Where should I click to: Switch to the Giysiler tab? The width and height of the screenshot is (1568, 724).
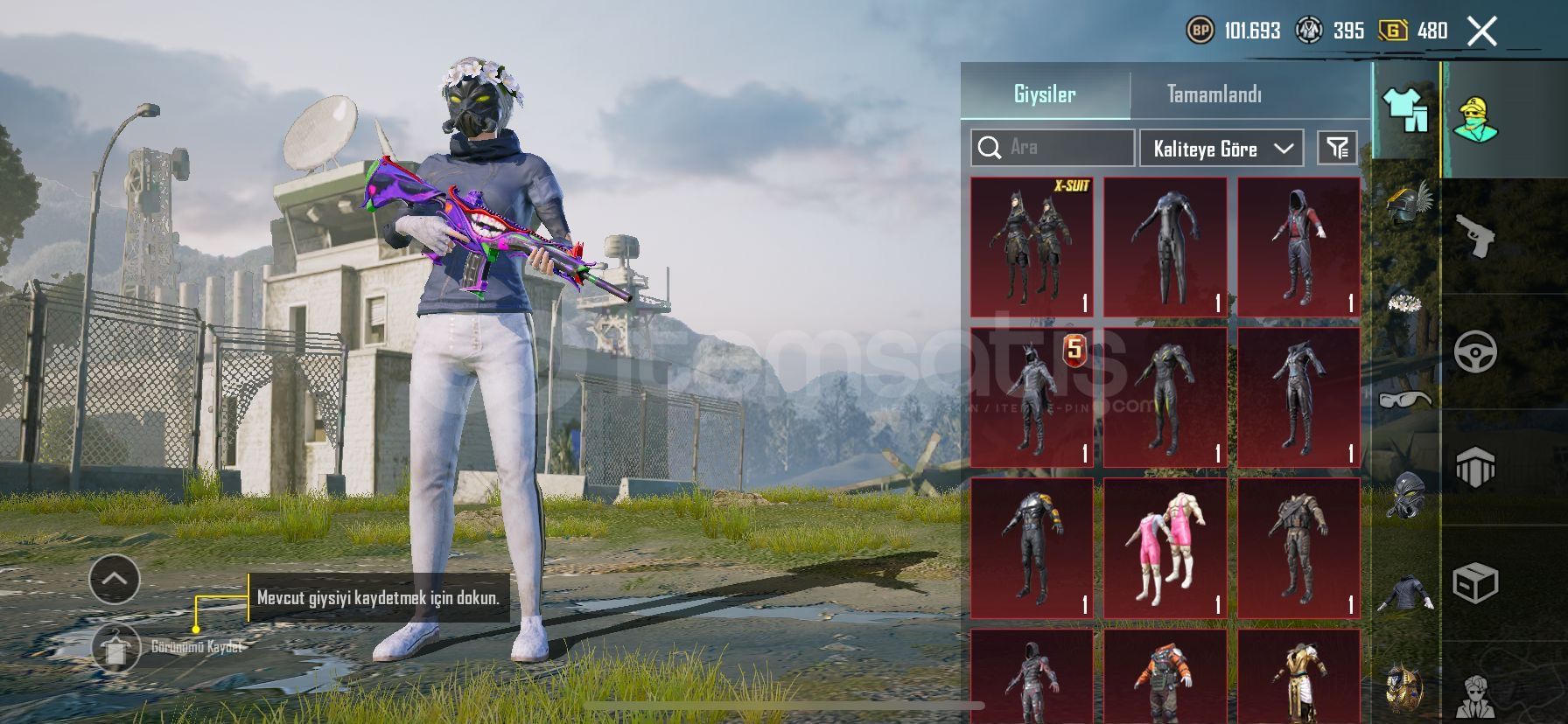click(1045, 94)
